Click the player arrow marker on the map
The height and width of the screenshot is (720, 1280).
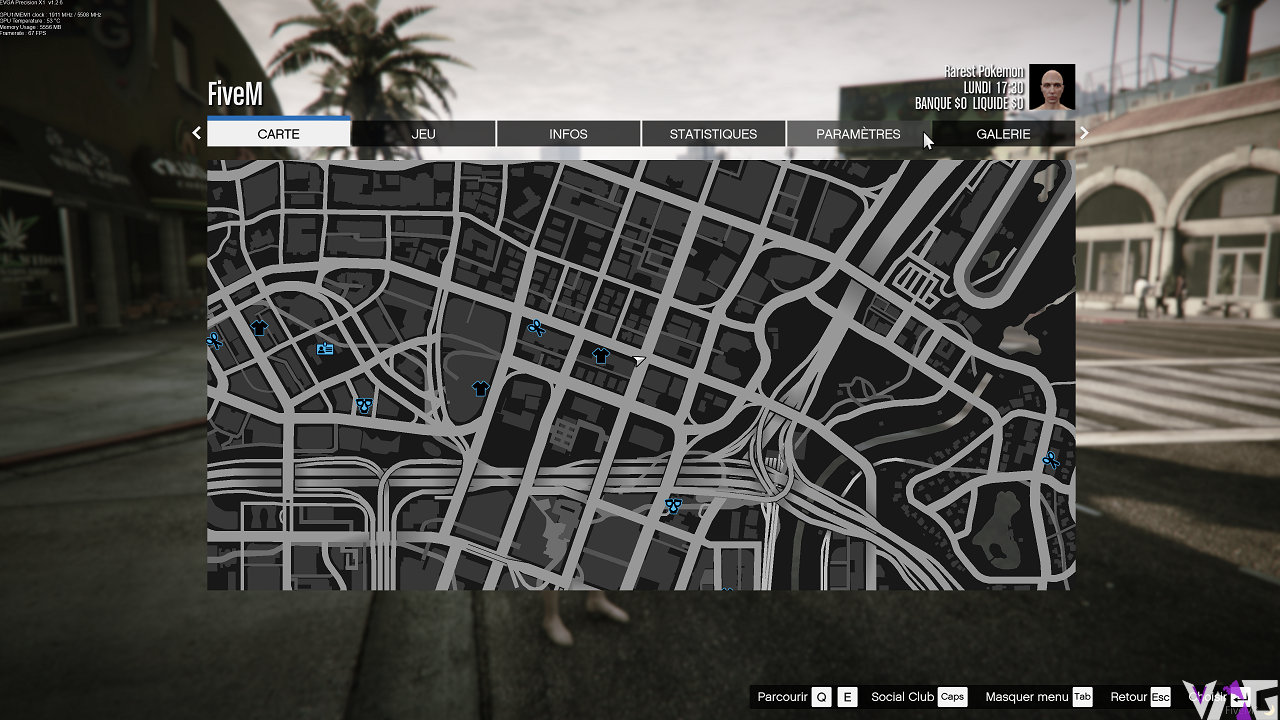637,360
